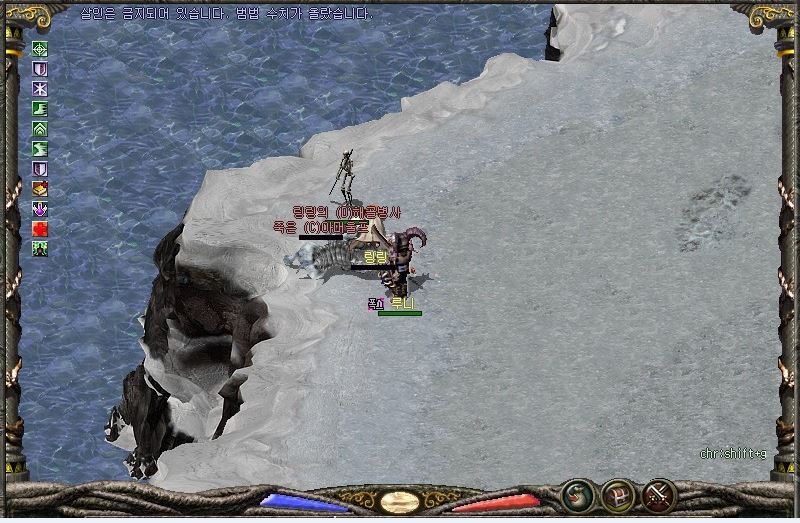Image resolution: width=800 pixels, height=523 pixels.
Task: Click the spellbook buff icon
Action: [x=40, y=189]
